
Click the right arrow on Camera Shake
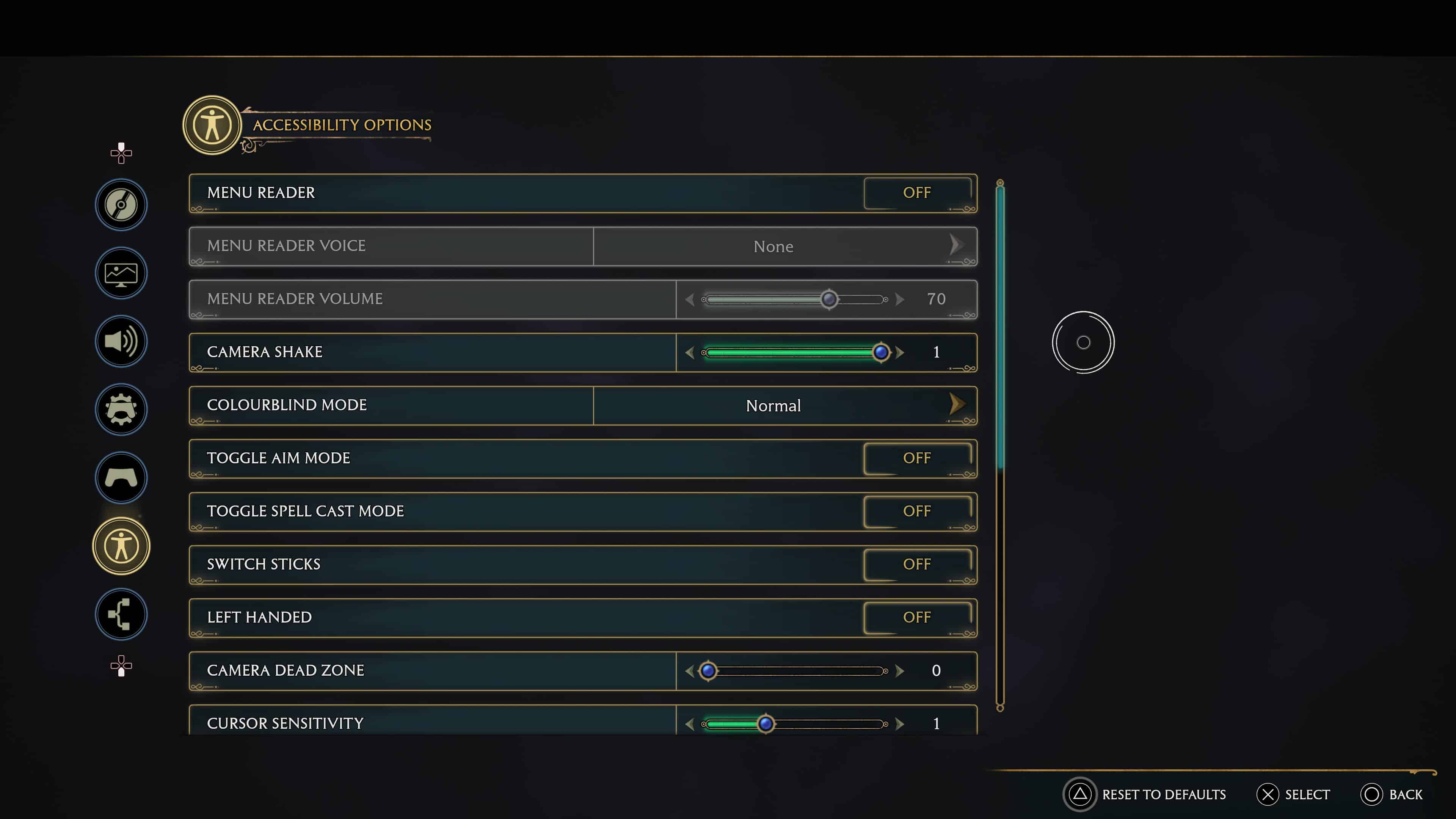pos(900,352)
